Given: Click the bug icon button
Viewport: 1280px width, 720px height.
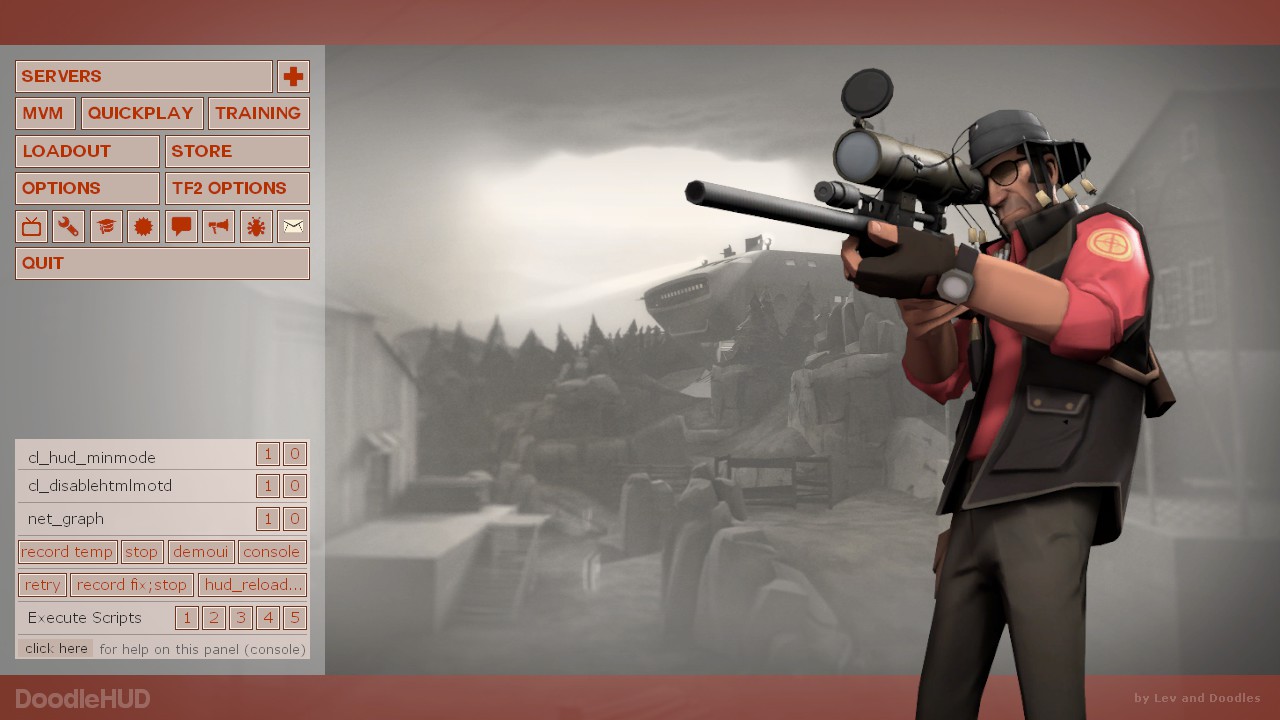Looking at the screenshot, I should pyautogui.click(x=256, y=227).
